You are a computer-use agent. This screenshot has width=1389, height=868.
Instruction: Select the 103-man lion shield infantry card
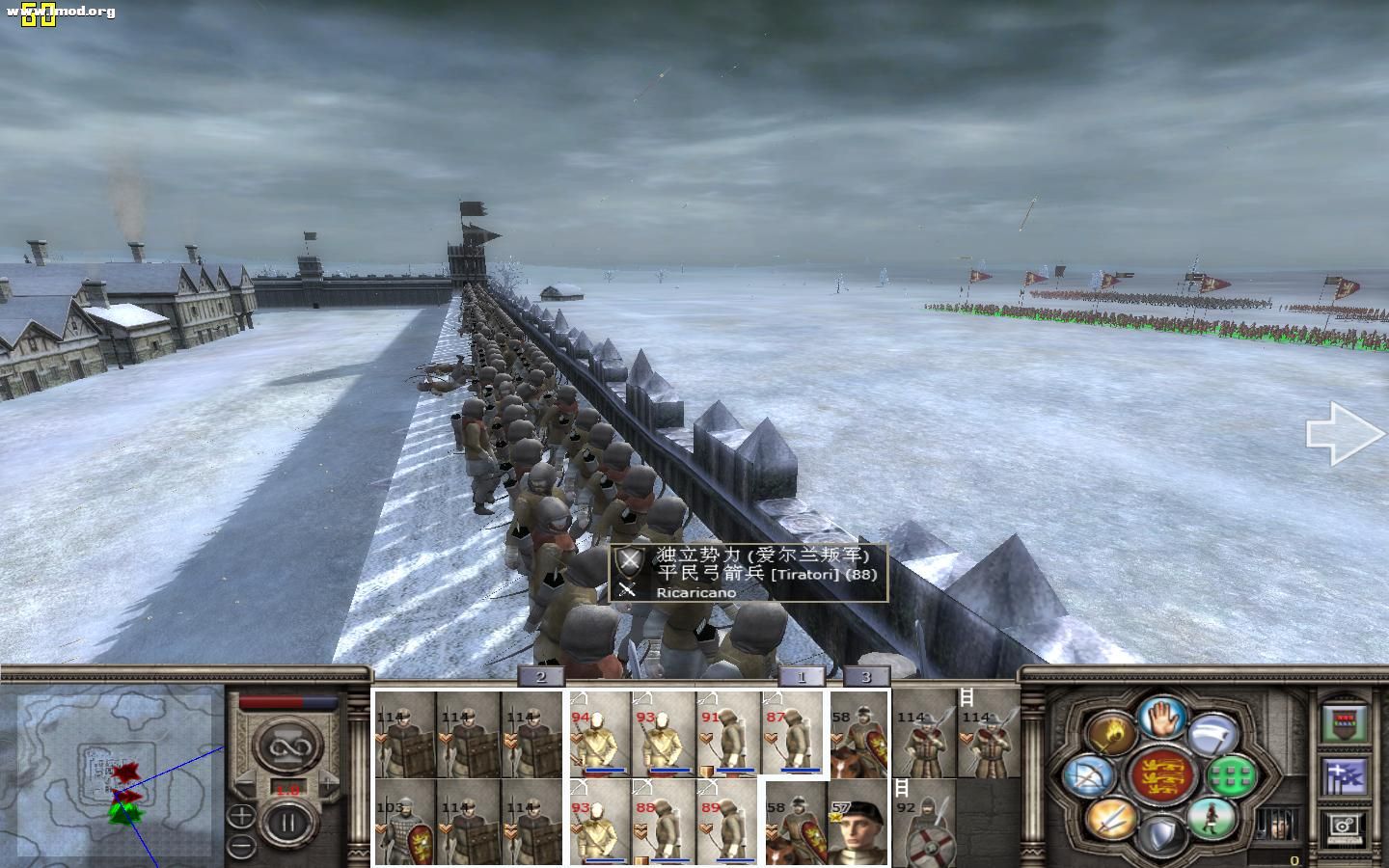(x=405, y=823)
